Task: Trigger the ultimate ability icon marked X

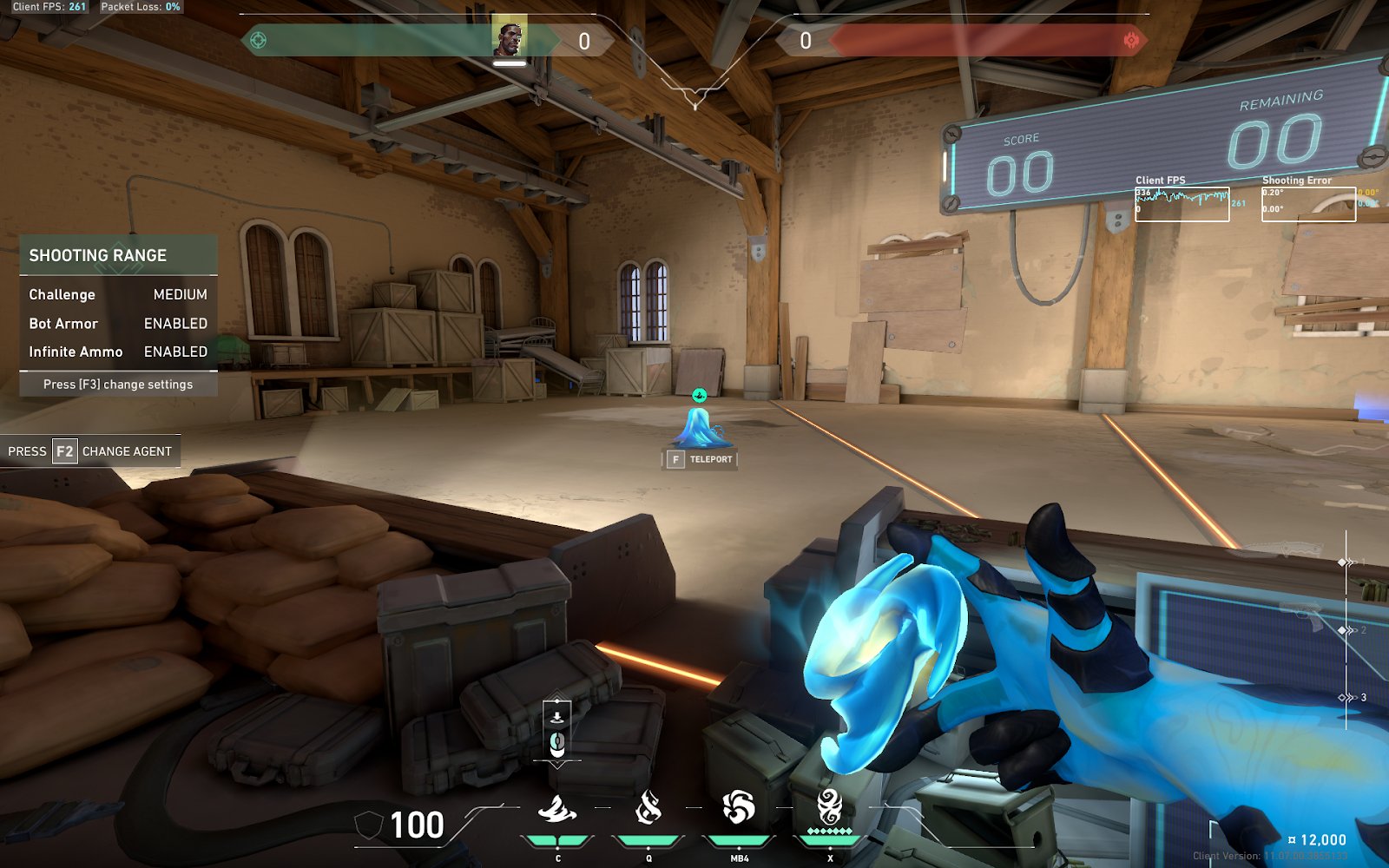Action: click(830, 808)
